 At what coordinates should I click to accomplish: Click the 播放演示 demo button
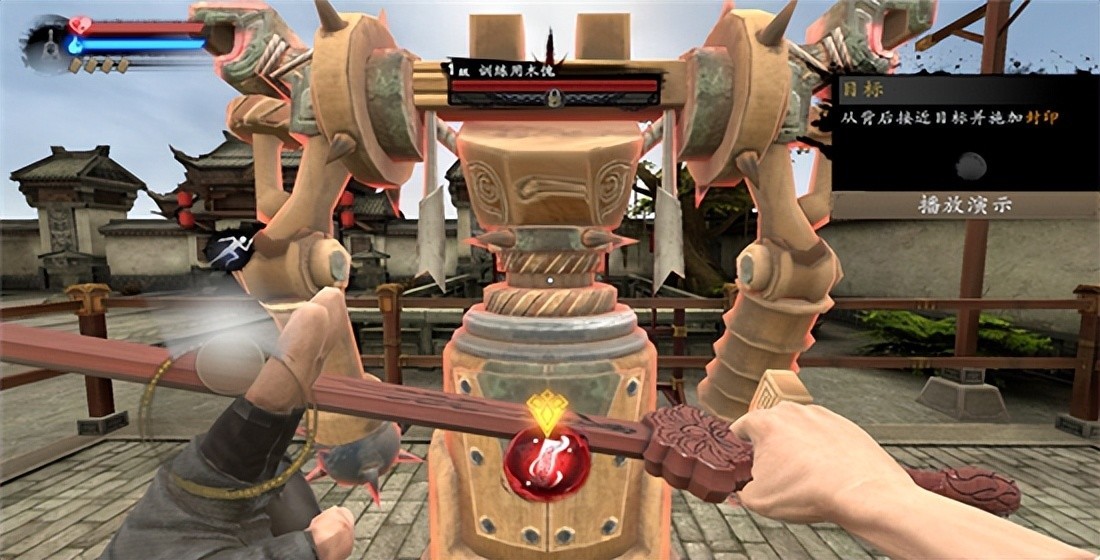965,205
